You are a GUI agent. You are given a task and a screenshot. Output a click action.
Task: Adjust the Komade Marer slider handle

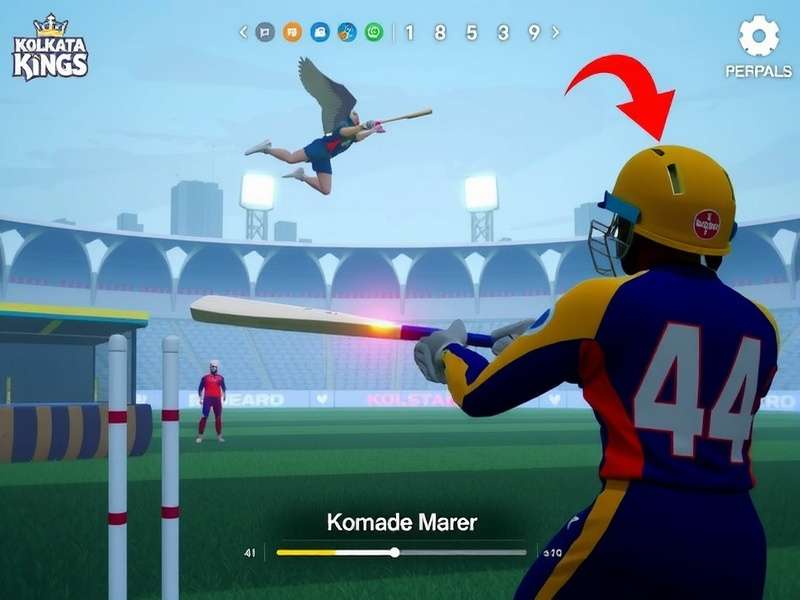(x=395, y=552)
